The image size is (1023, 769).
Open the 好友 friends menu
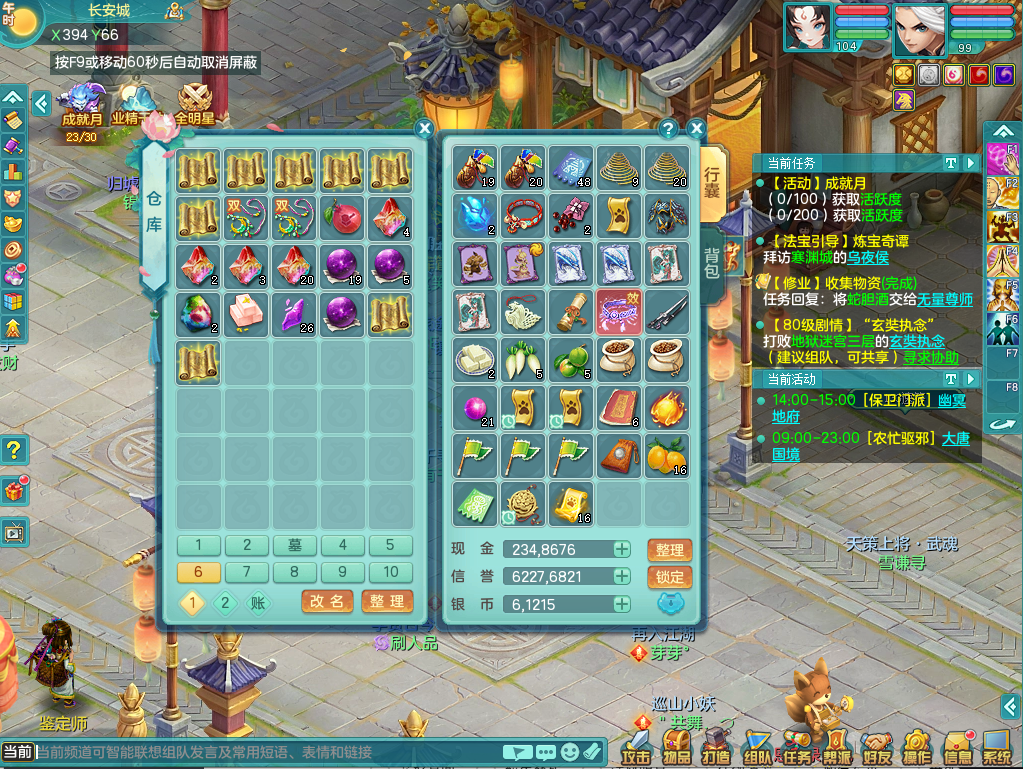(x=877, y=746)
